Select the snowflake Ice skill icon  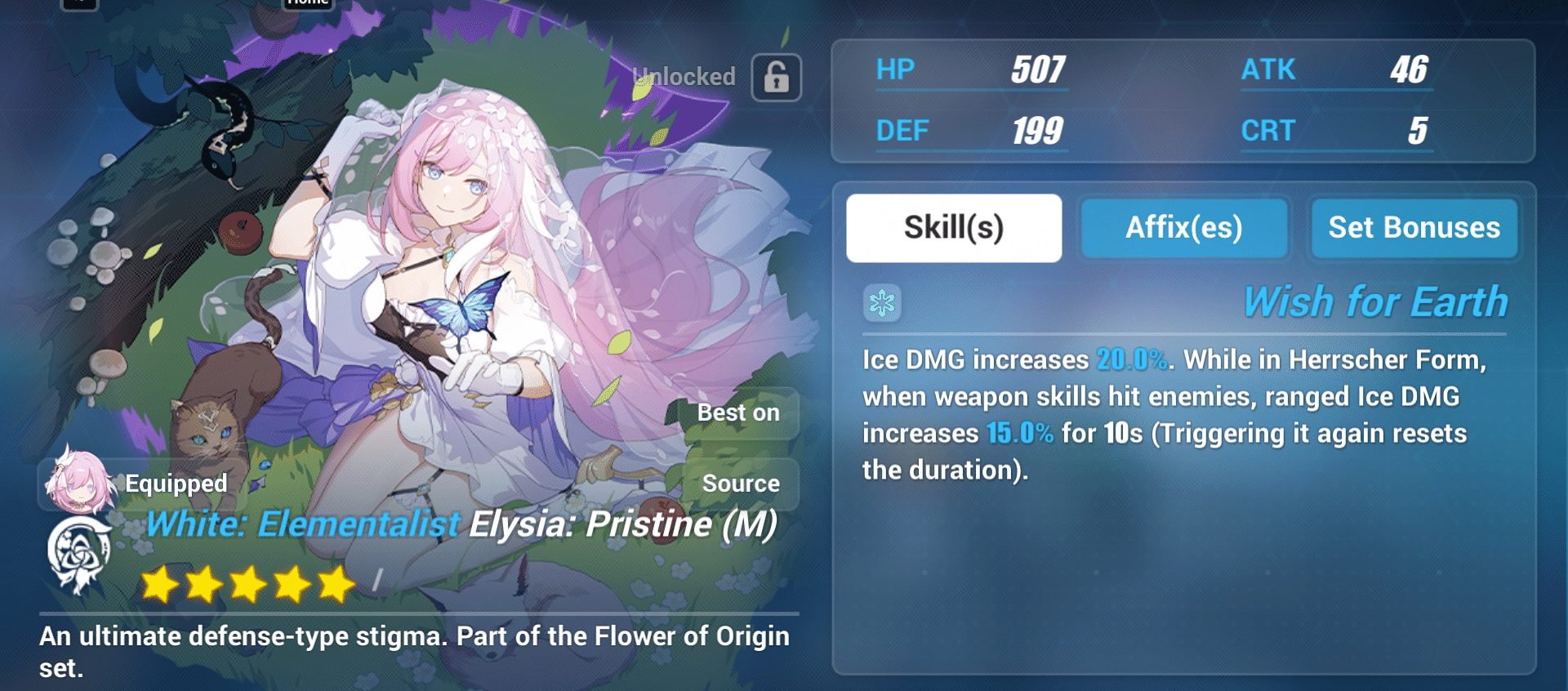coord(882,302)
